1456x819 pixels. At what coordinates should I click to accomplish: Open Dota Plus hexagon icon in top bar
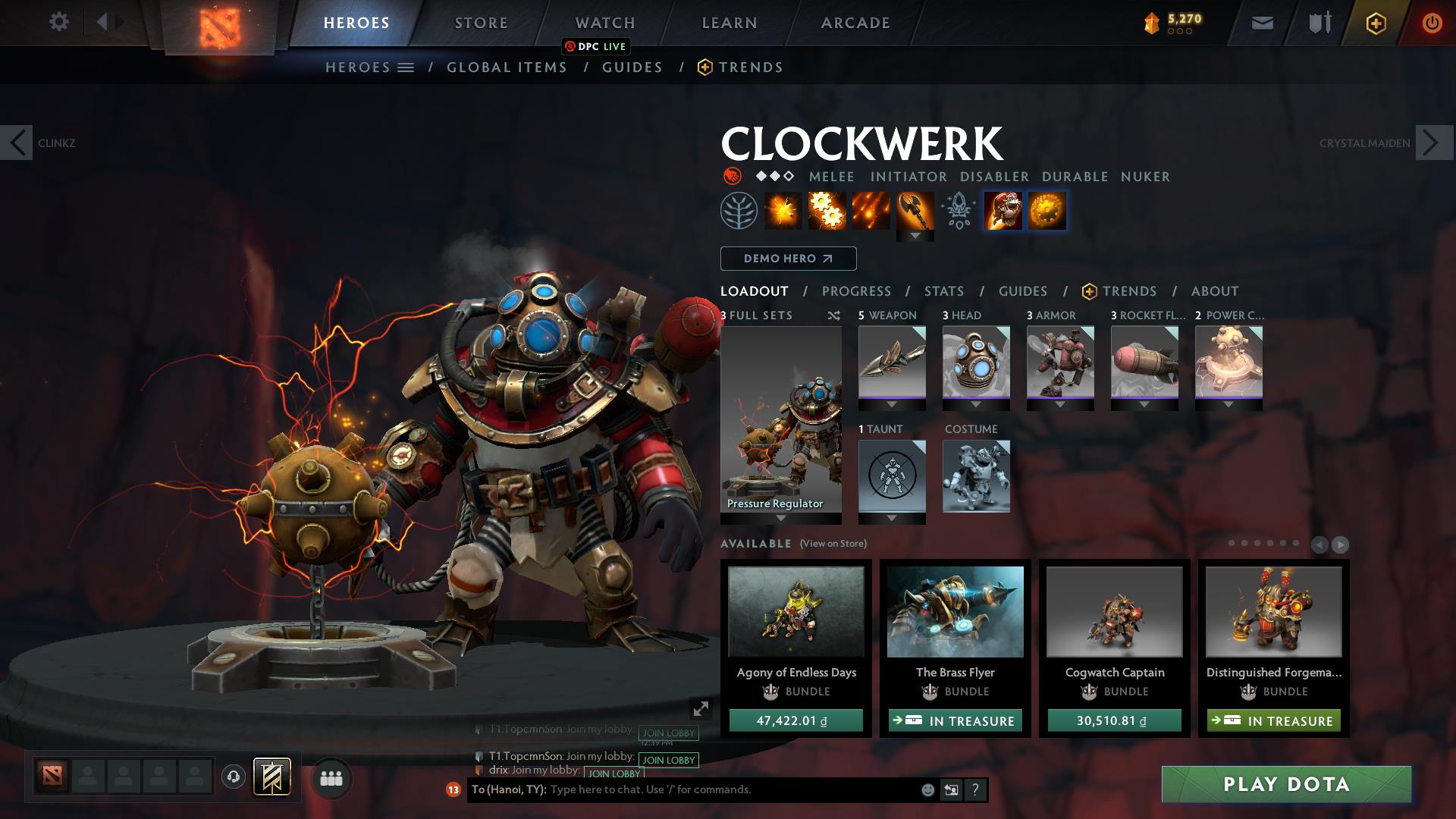[1375, 22]
